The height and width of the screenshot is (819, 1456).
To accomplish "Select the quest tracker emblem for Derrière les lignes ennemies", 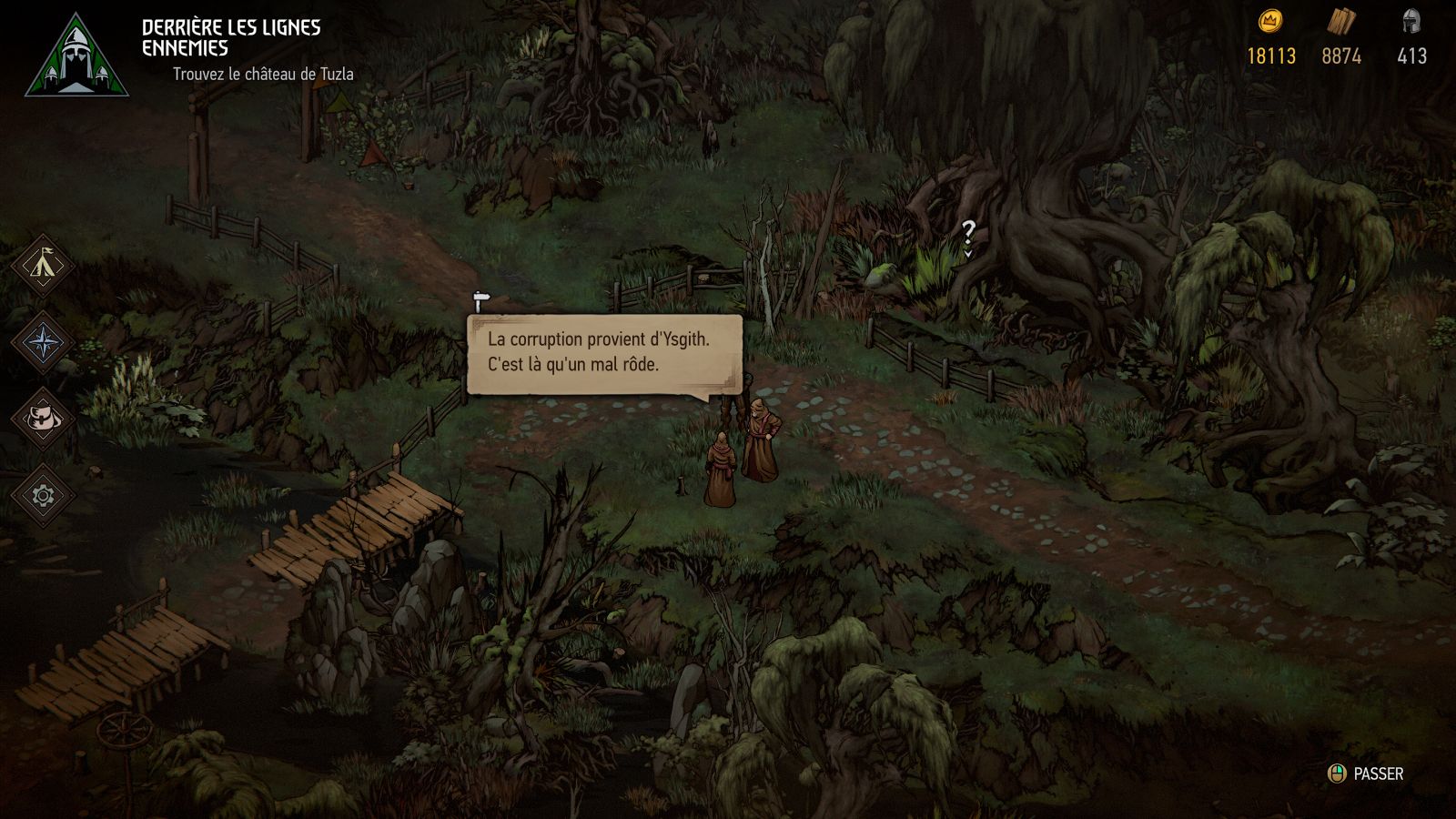I will pyautogui.click(x=76, y=57).
